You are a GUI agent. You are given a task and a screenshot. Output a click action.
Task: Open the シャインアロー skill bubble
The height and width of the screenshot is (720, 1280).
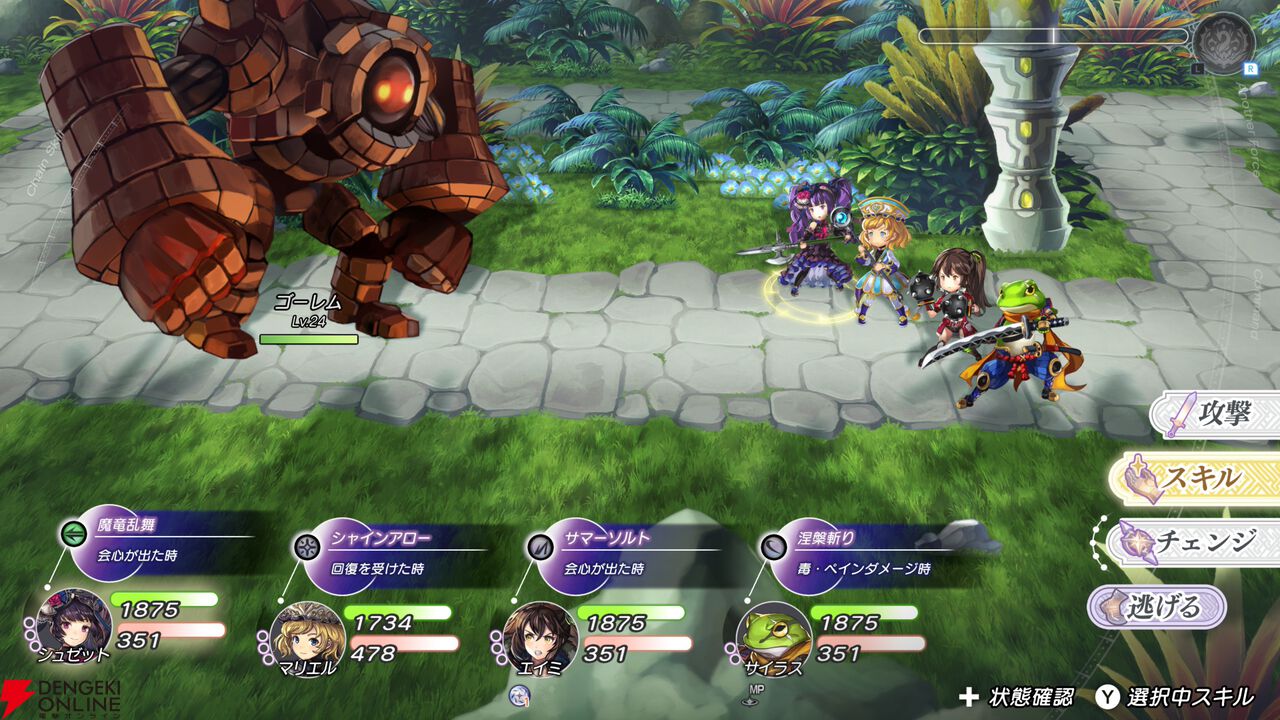(x=368, y=552)
